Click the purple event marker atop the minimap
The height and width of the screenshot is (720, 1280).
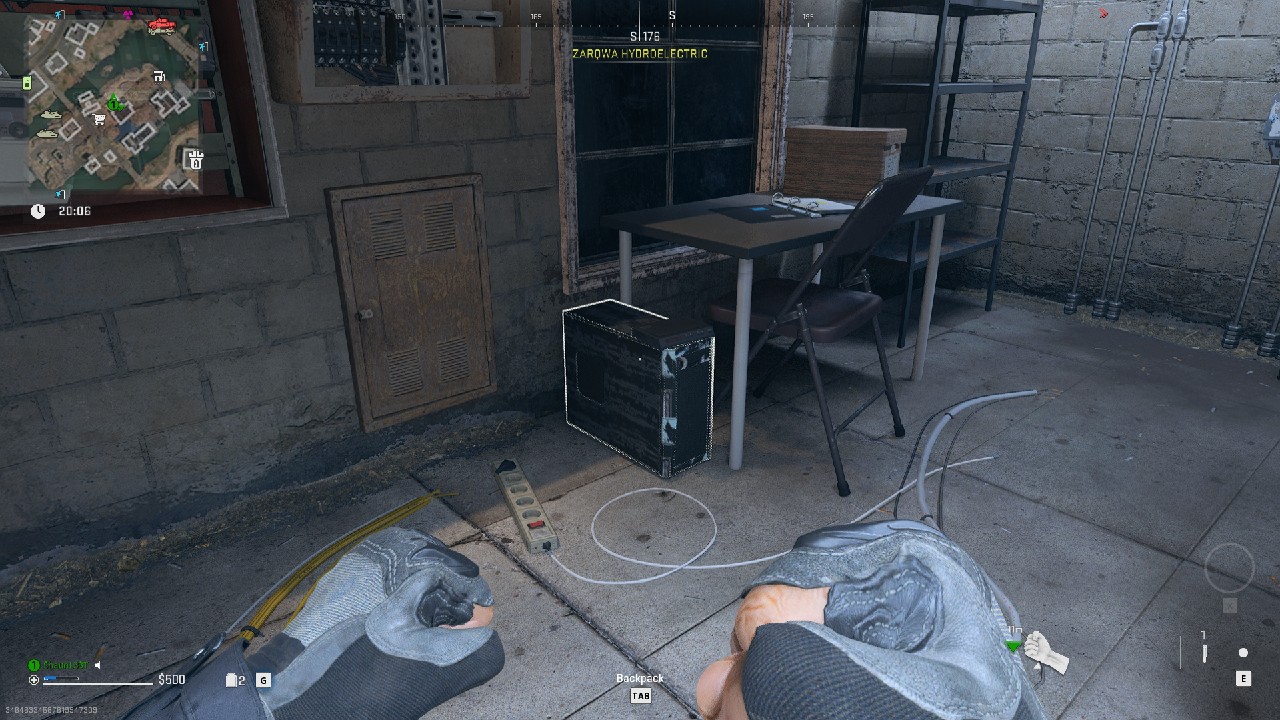tap(128, 14)
